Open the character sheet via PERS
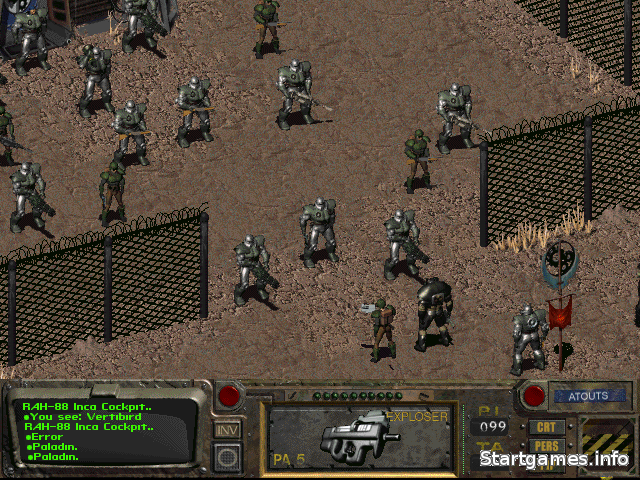Screen dimensions: 640x480 547,446
